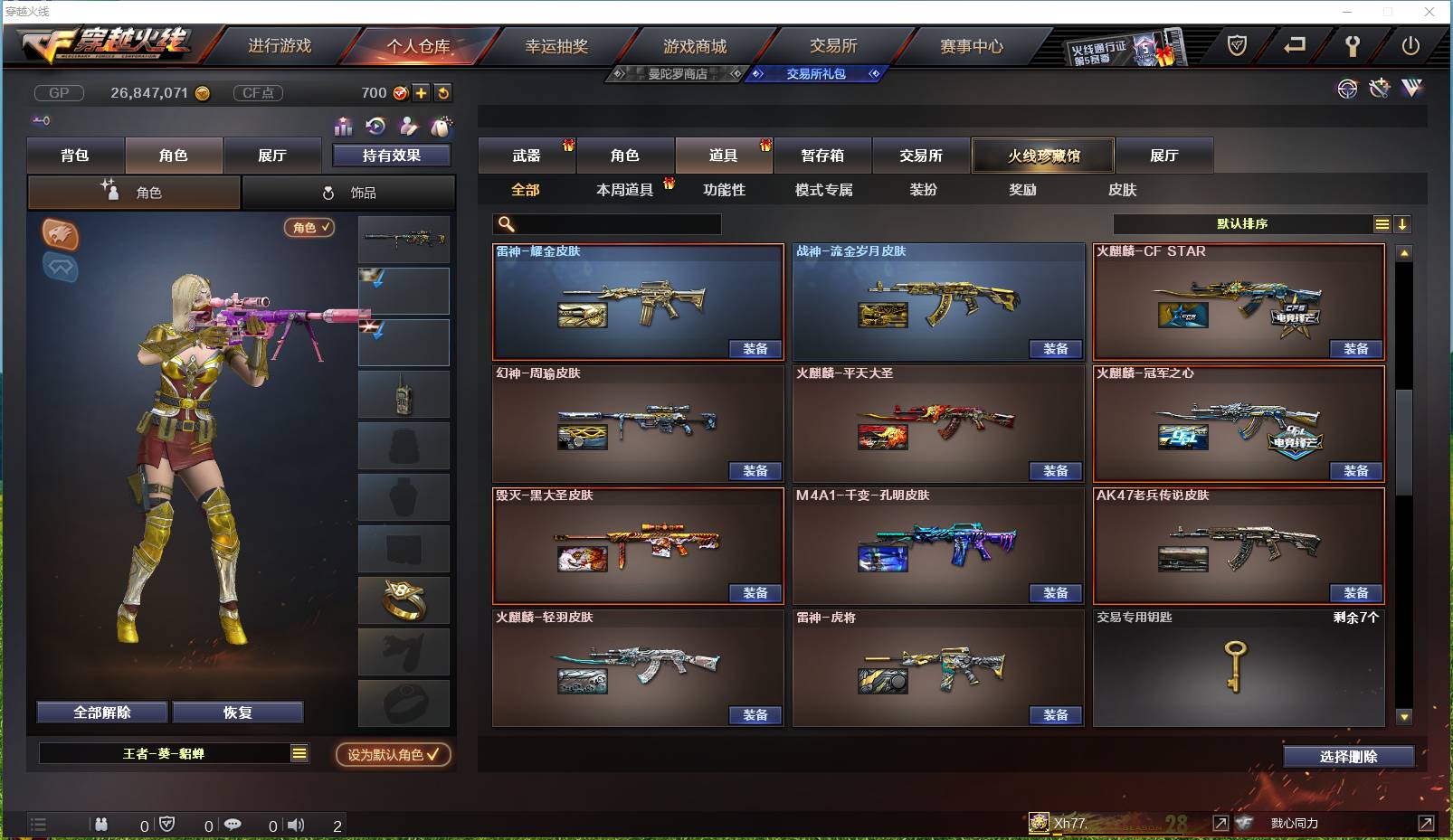Open the ranking stats icon above the character panel

coord(344,128)
